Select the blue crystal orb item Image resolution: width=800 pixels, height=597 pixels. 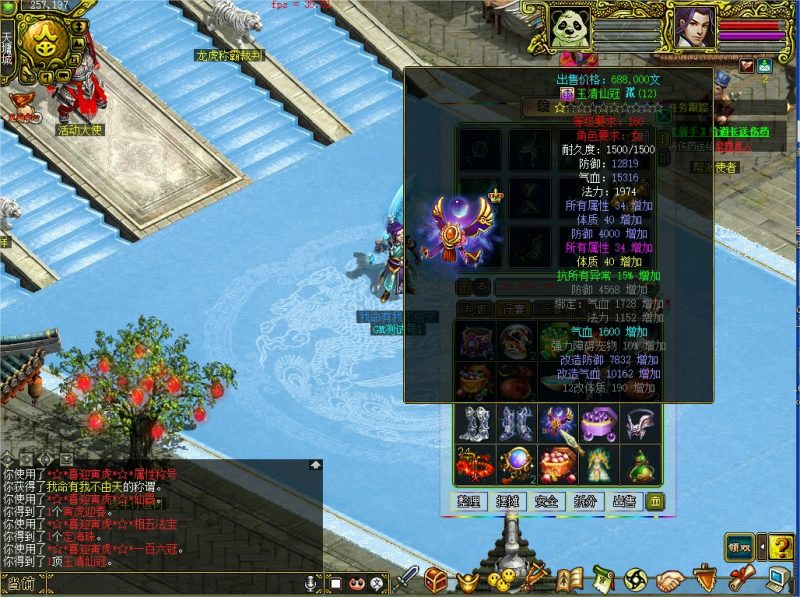(514, 465)
